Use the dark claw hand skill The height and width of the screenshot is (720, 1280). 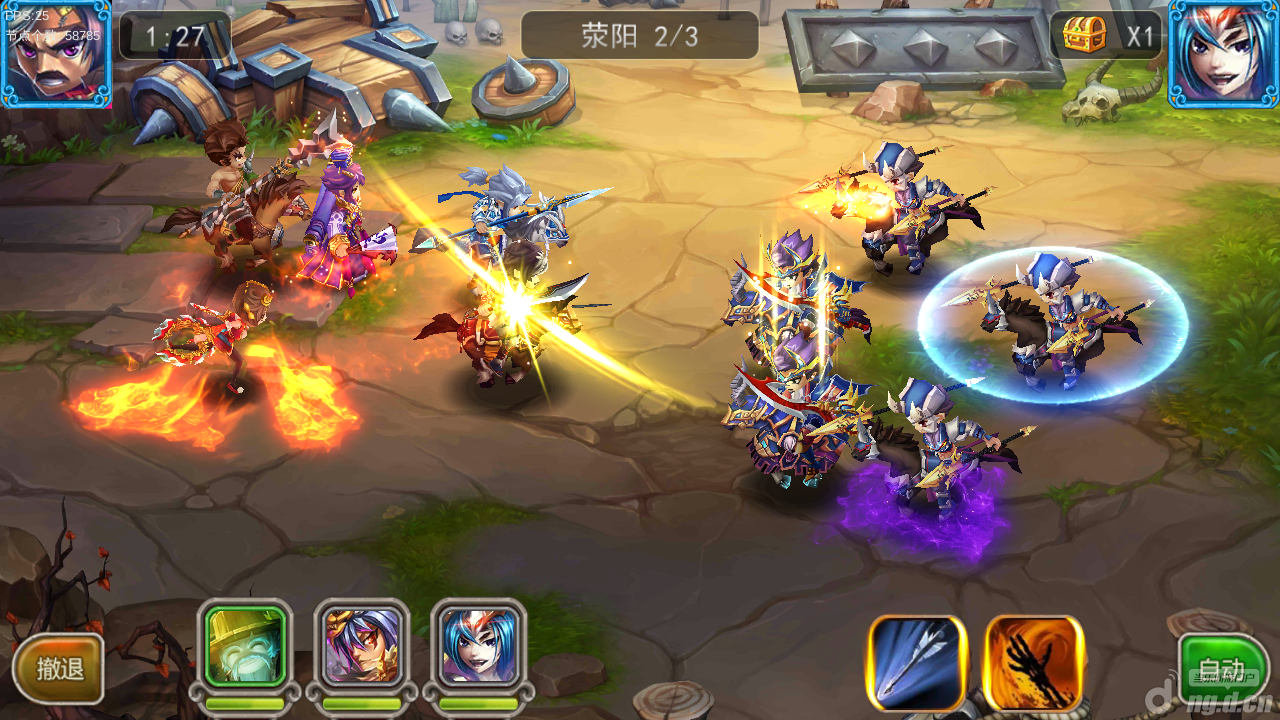(1034, 662)
